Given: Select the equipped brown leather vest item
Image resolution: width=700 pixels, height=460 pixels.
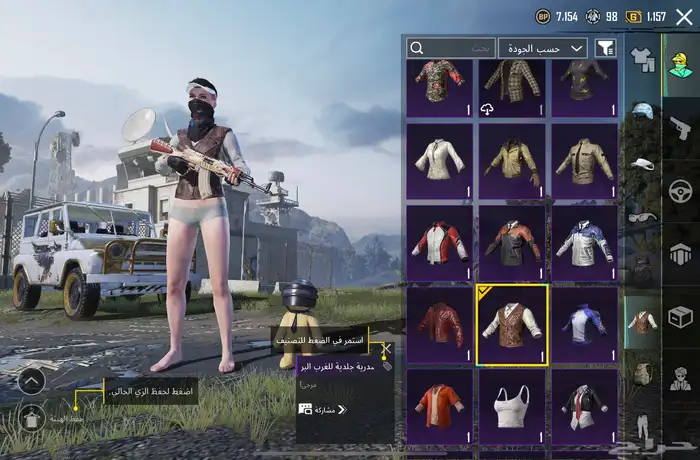Looking at the screenshot, I should pos(511,324).
